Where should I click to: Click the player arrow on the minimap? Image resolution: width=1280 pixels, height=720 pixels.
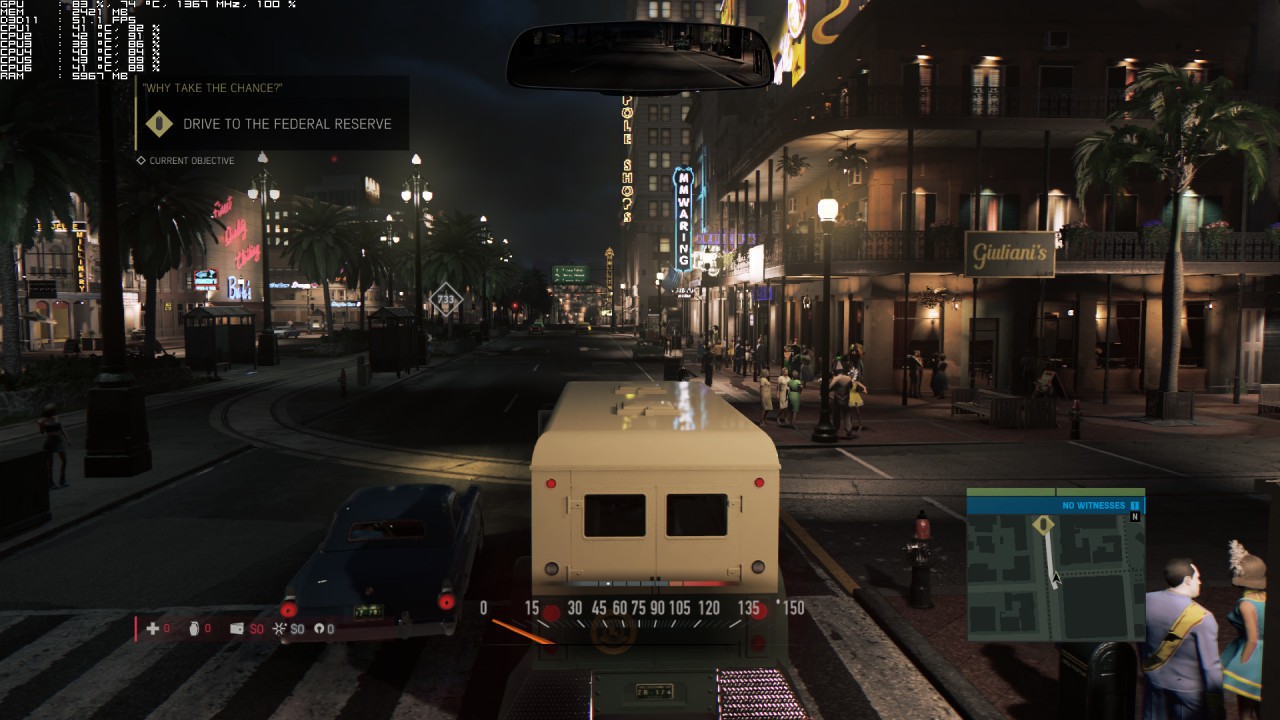click(x=1055, y=578)
